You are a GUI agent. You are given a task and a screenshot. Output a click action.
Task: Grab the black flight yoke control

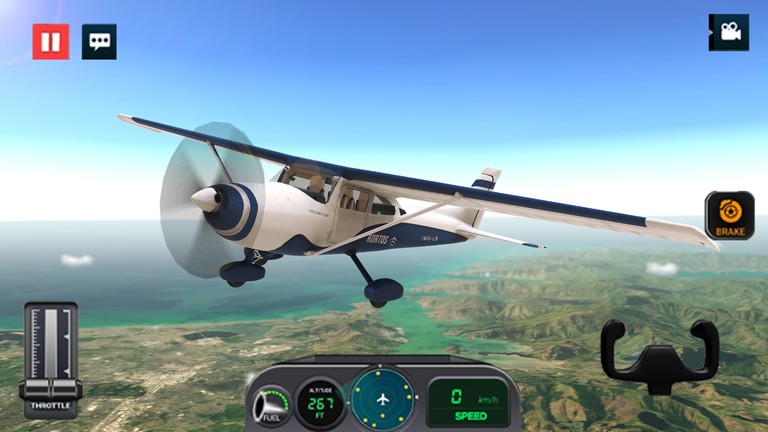point(660,357)
